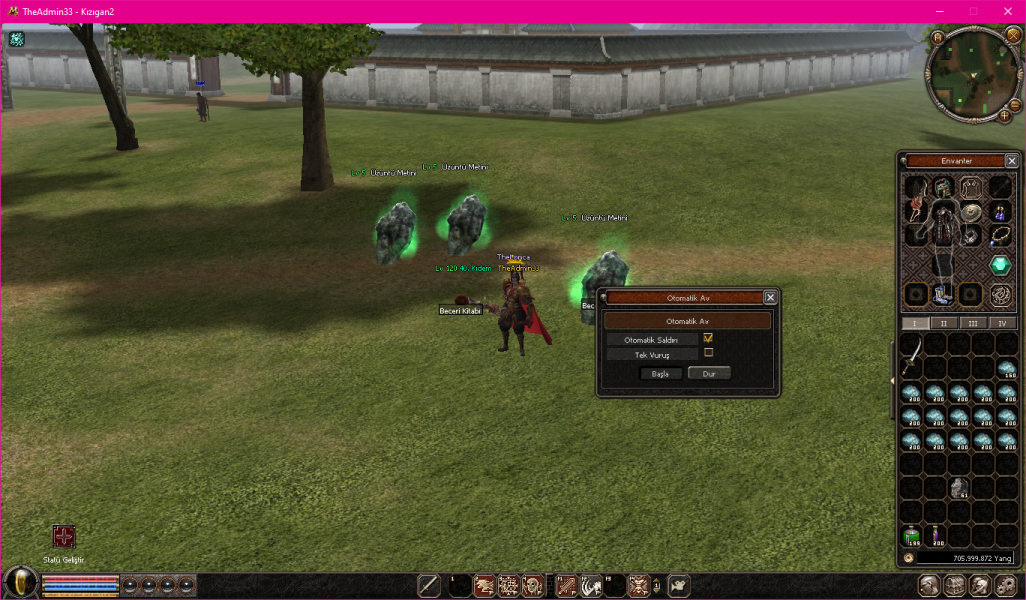Close the Otomatik Av window

(770, 297)
